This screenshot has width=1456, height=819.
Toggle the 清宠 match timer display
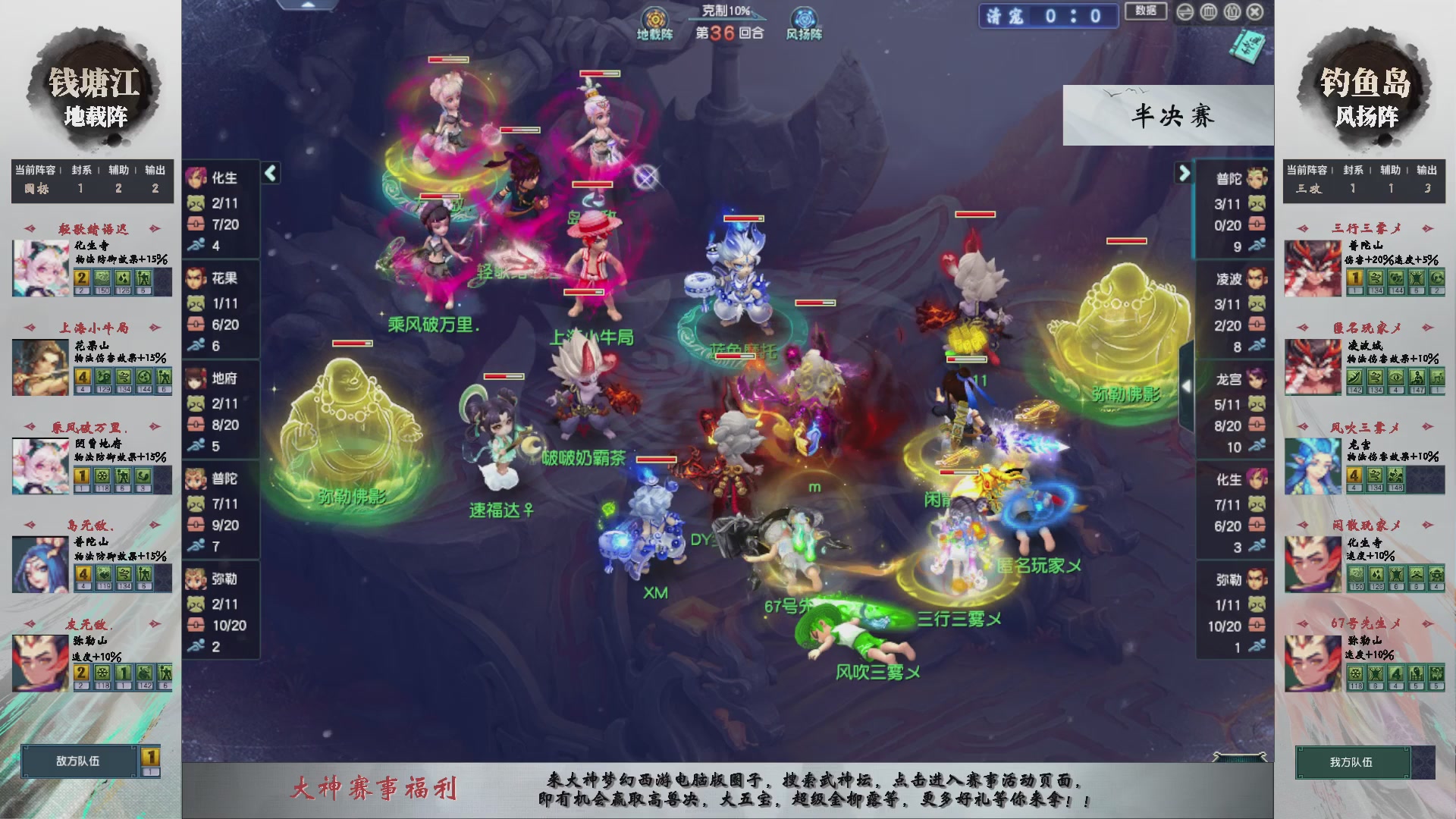pos(1048,17)
